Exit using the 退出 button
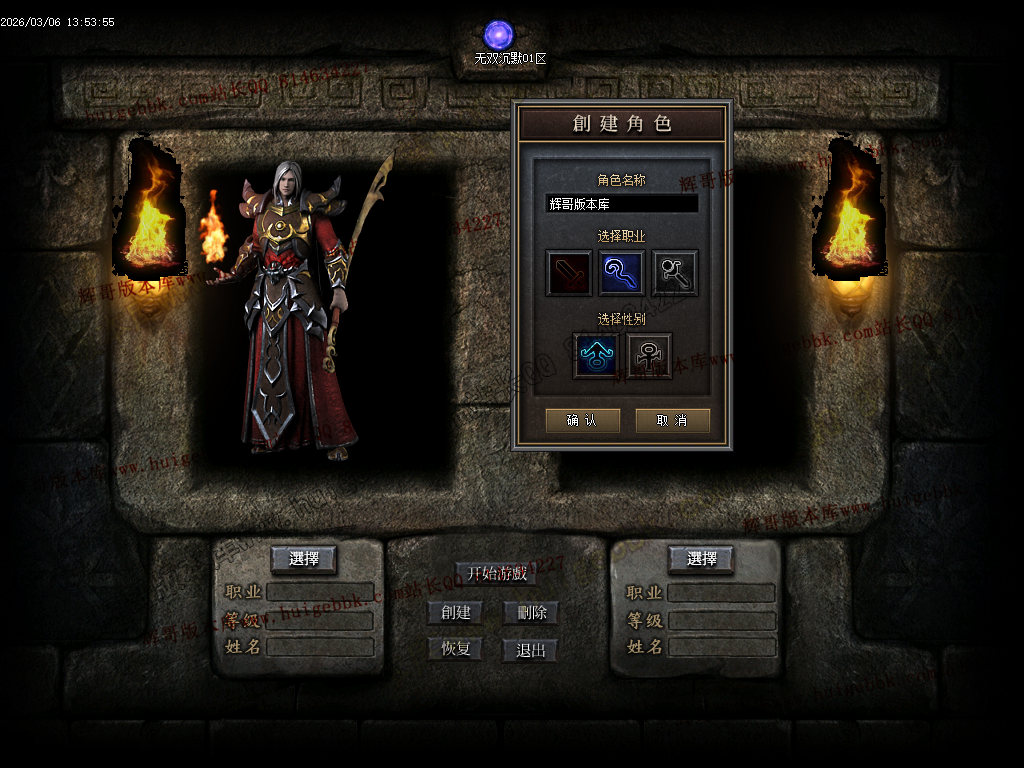Image resolution: width=1024 pixels, height=768 pixels. (530, 650)
